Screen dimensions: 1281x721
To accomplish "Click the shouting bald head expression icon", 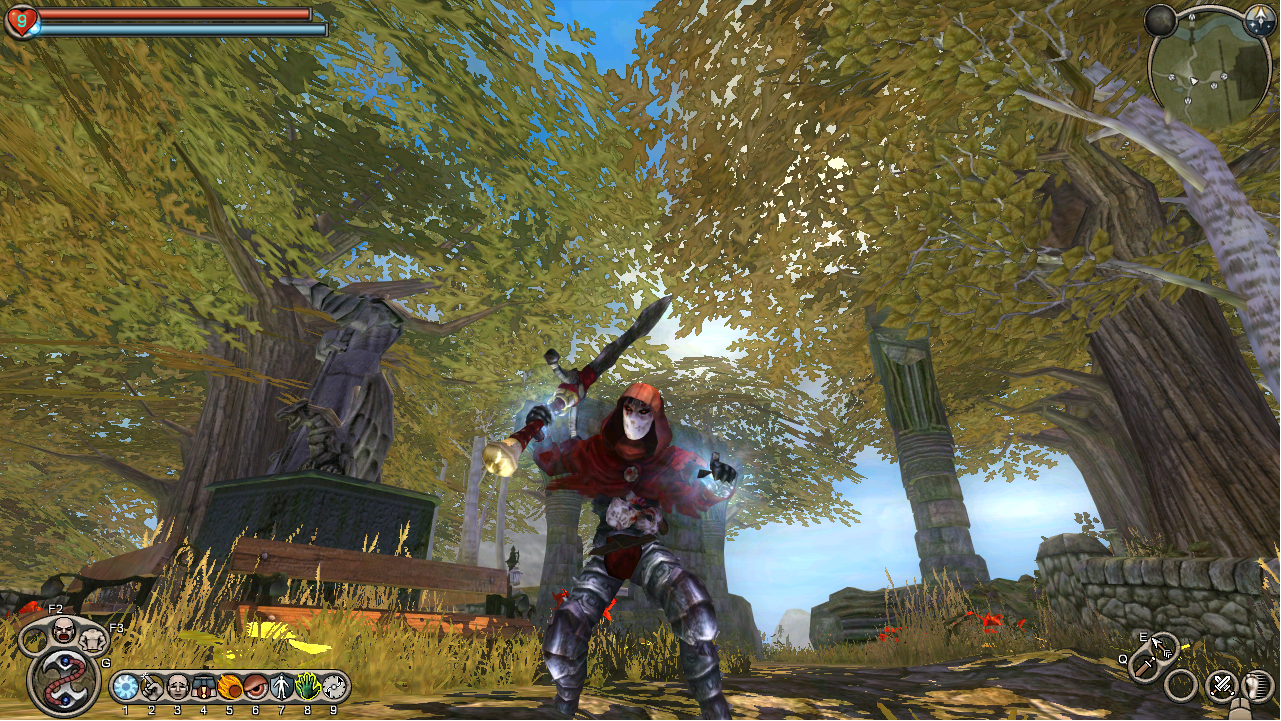I will [64, 631].
